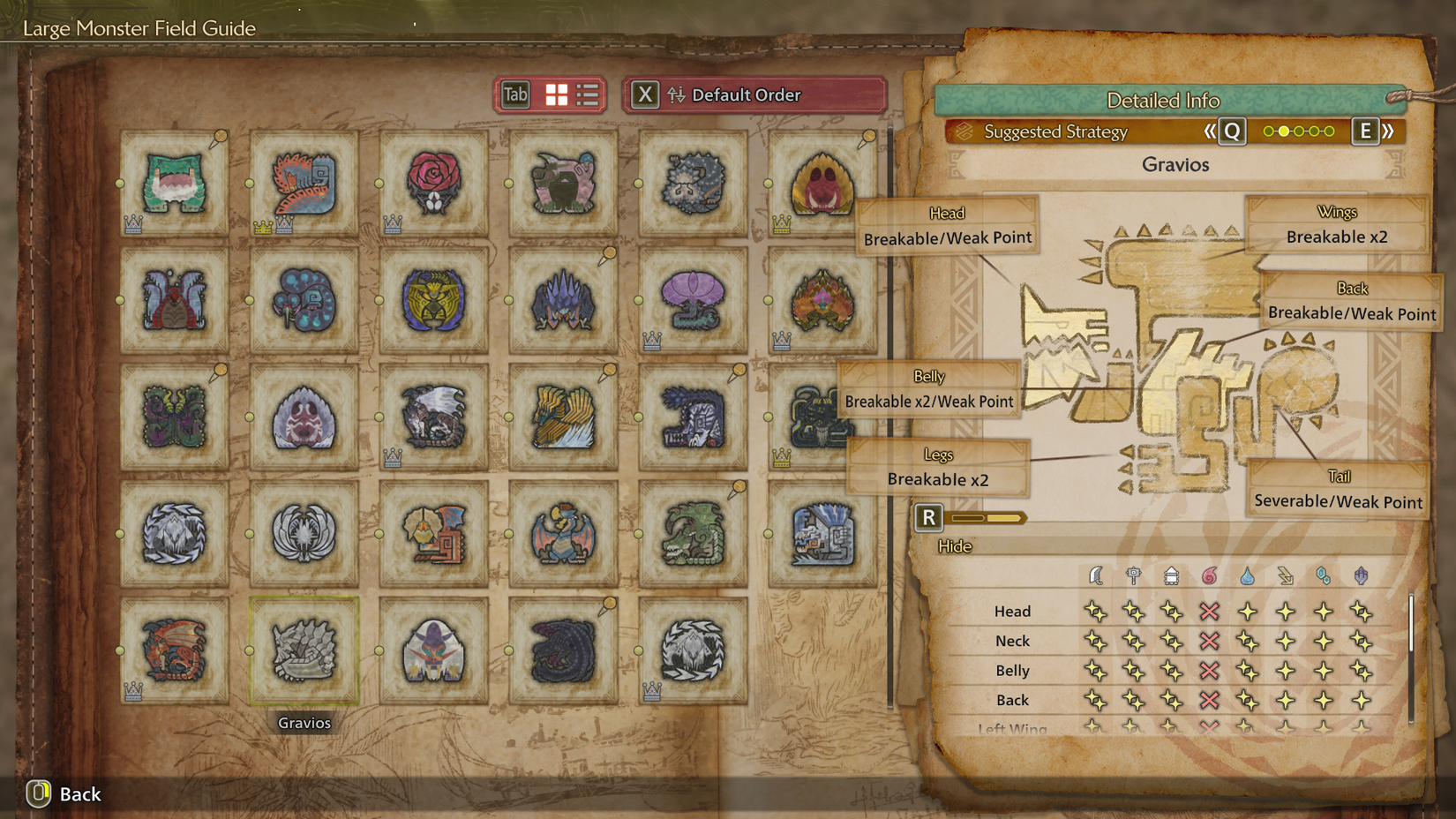Select the rose-shaped Lala Barina icon
Viewport: 1456px width, 819px height.
point(434,181)
